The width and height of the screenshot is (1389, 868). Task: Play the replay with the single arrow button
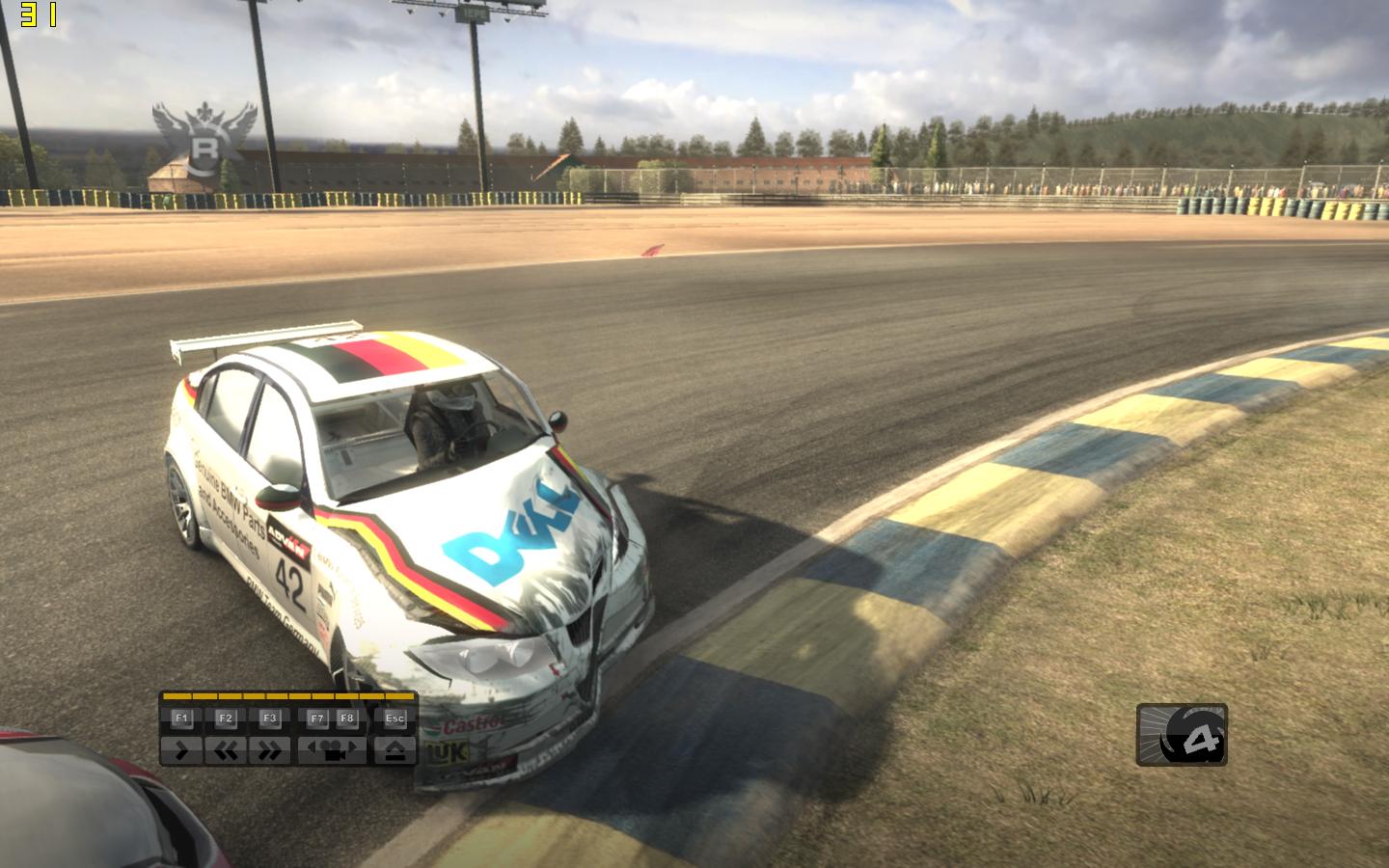[x=181, y=750]
